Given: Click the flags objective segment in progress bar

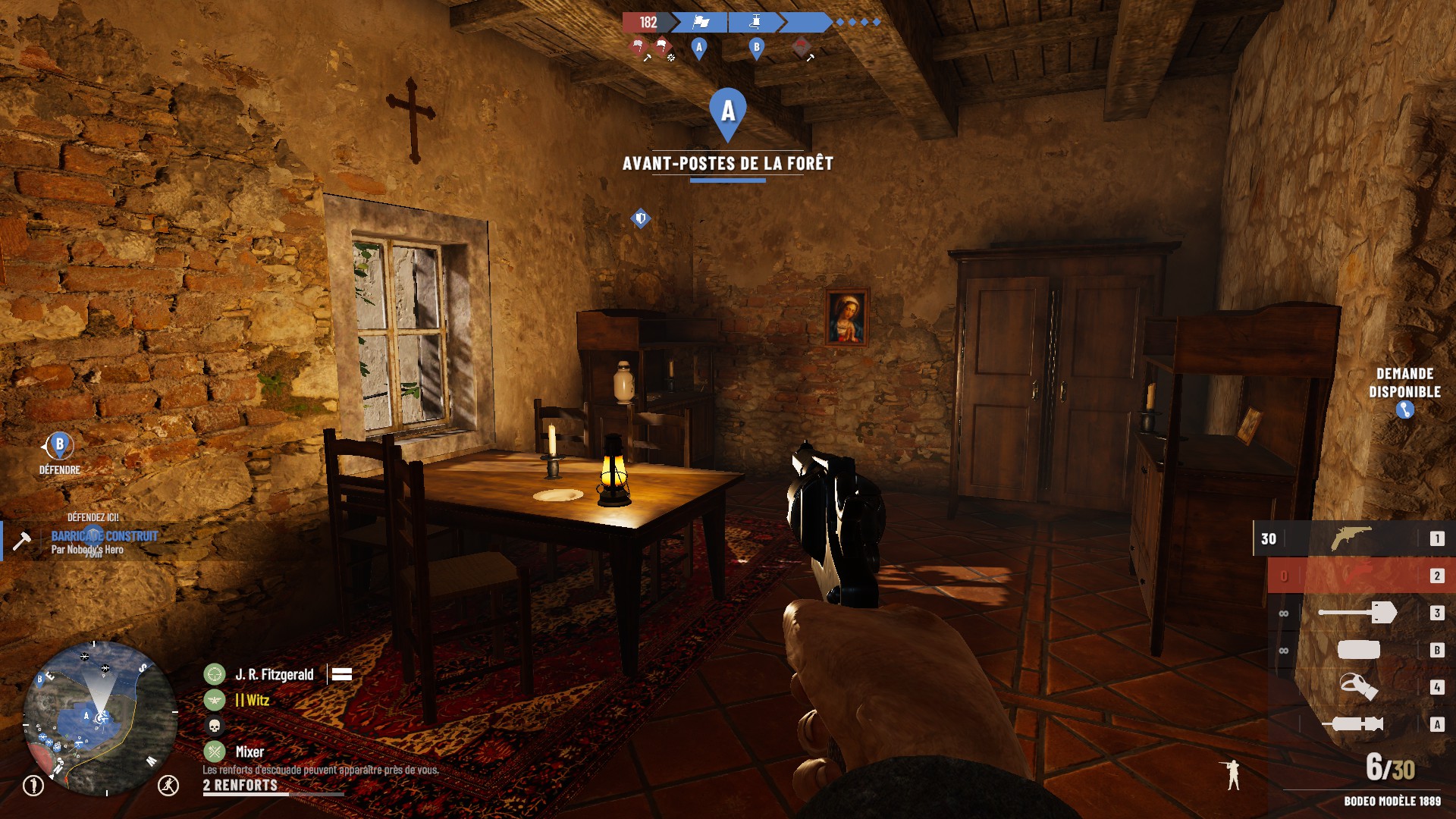Looking at the screenshot, I should (x=701, y=23).
